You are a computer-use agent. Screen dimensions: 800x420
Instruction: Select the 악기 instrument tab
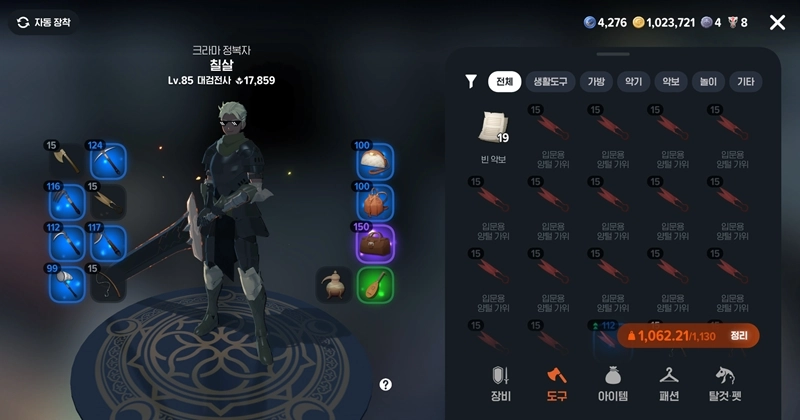pos(633,82)
